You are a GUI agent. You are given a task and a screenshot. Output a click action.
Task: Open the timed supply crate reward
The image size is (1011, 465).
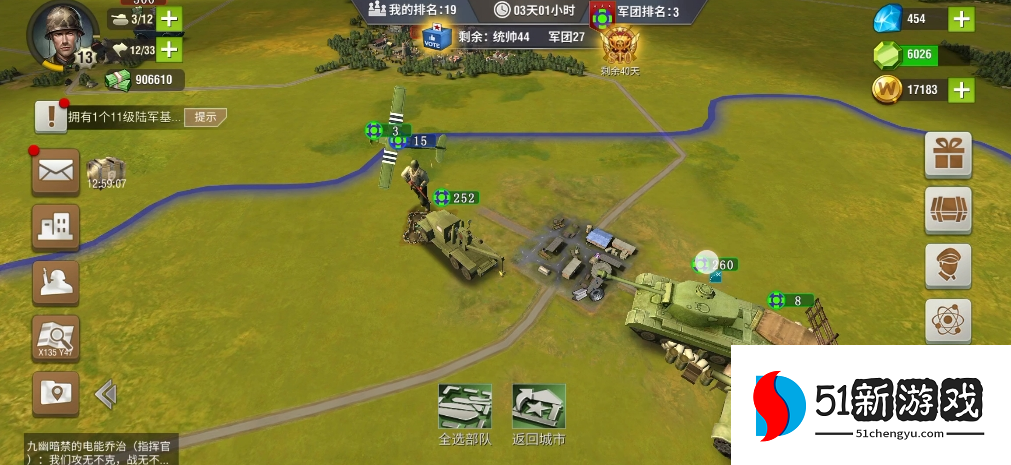point(105,171)
